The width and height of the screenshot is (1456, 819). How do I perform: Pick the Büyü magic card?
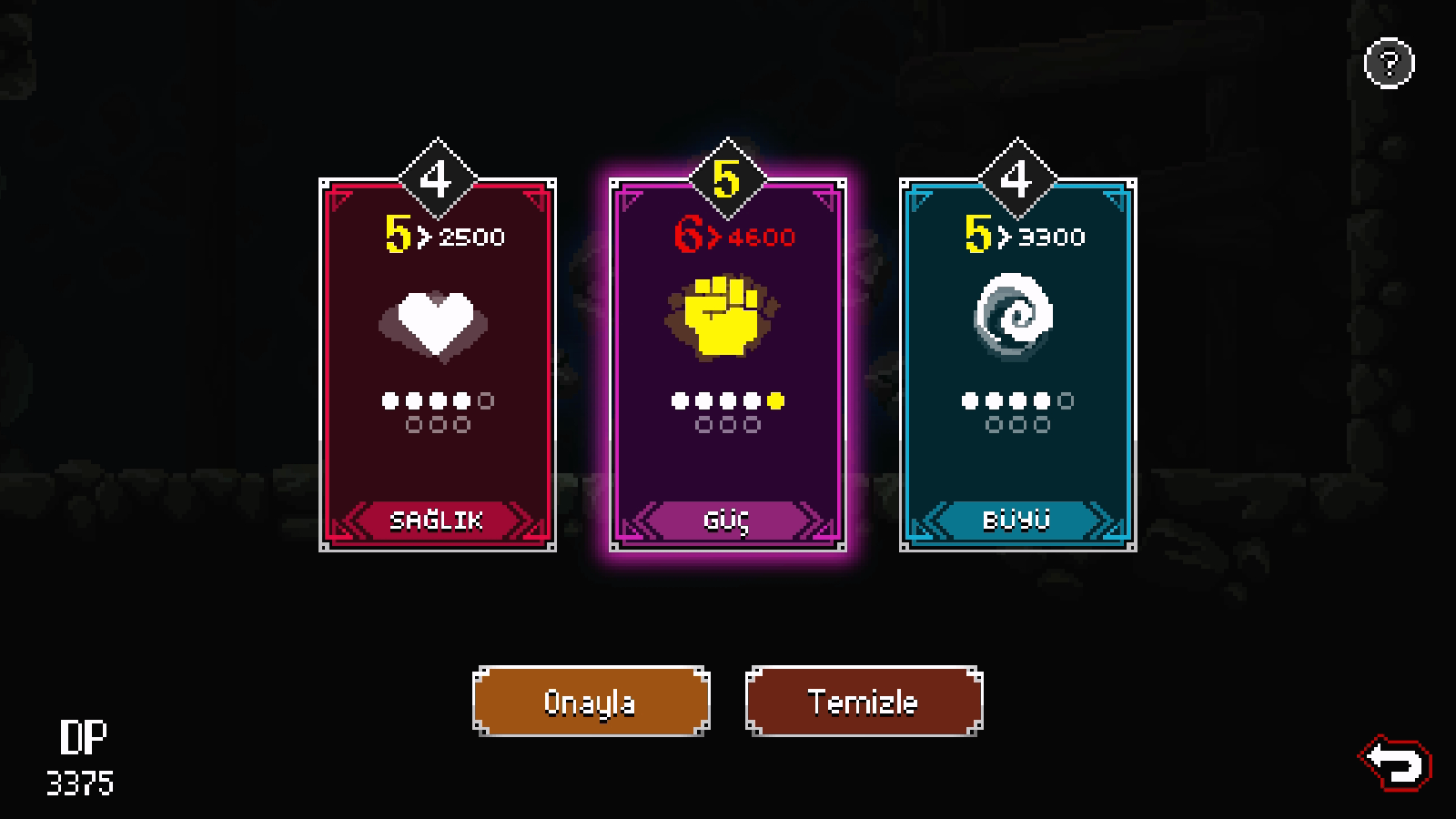pyautogui.click(x=1017, y=364)
